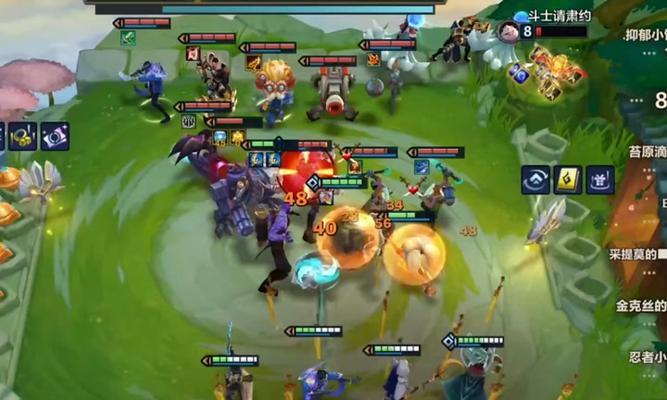View the 采提莫的 player entry
Viewport: 667px width, 400px height.
[x=638, y=254]
